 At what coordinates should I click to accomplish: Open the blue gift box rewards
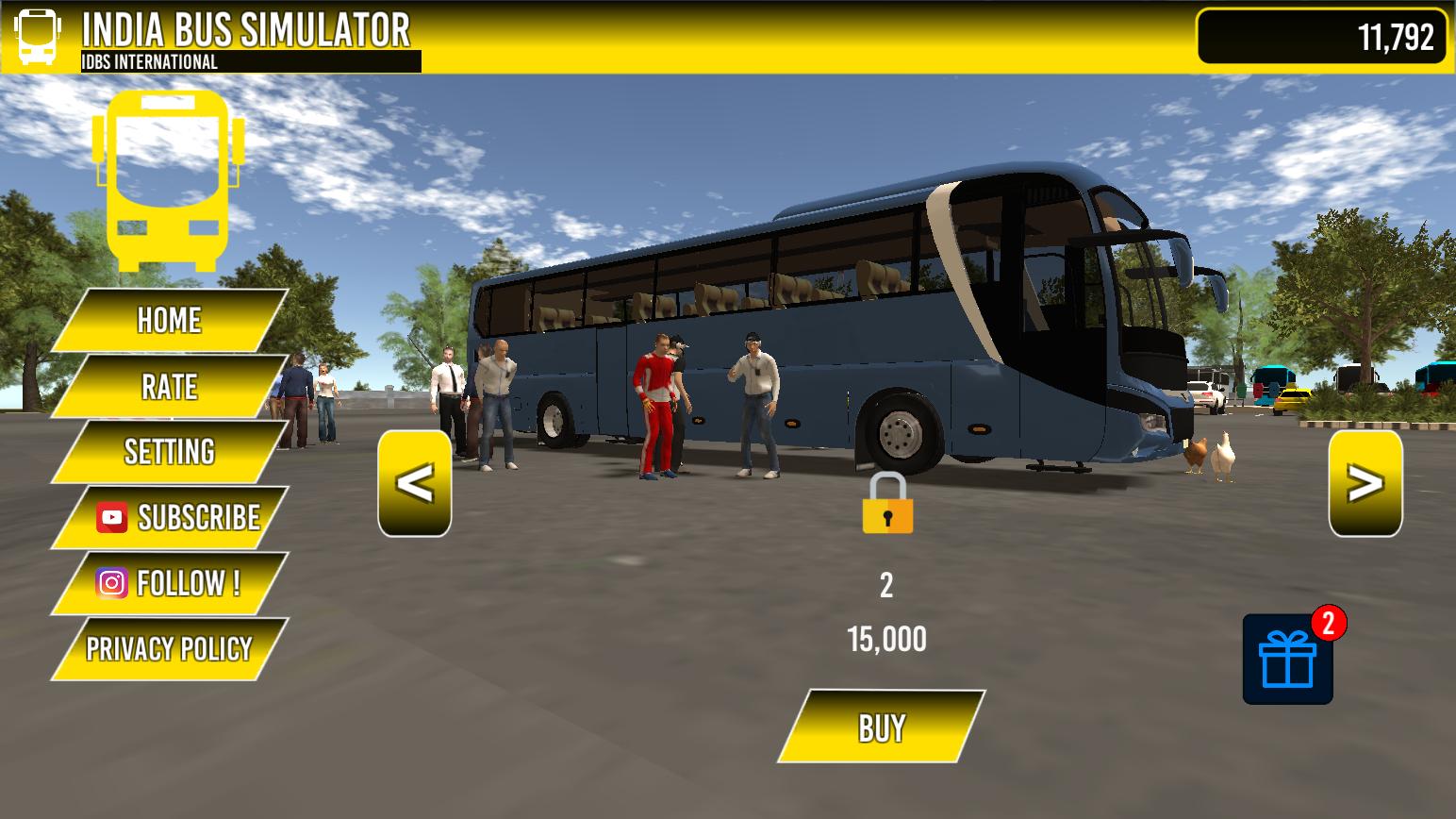pyautogui.click(x=1288, y=660)
